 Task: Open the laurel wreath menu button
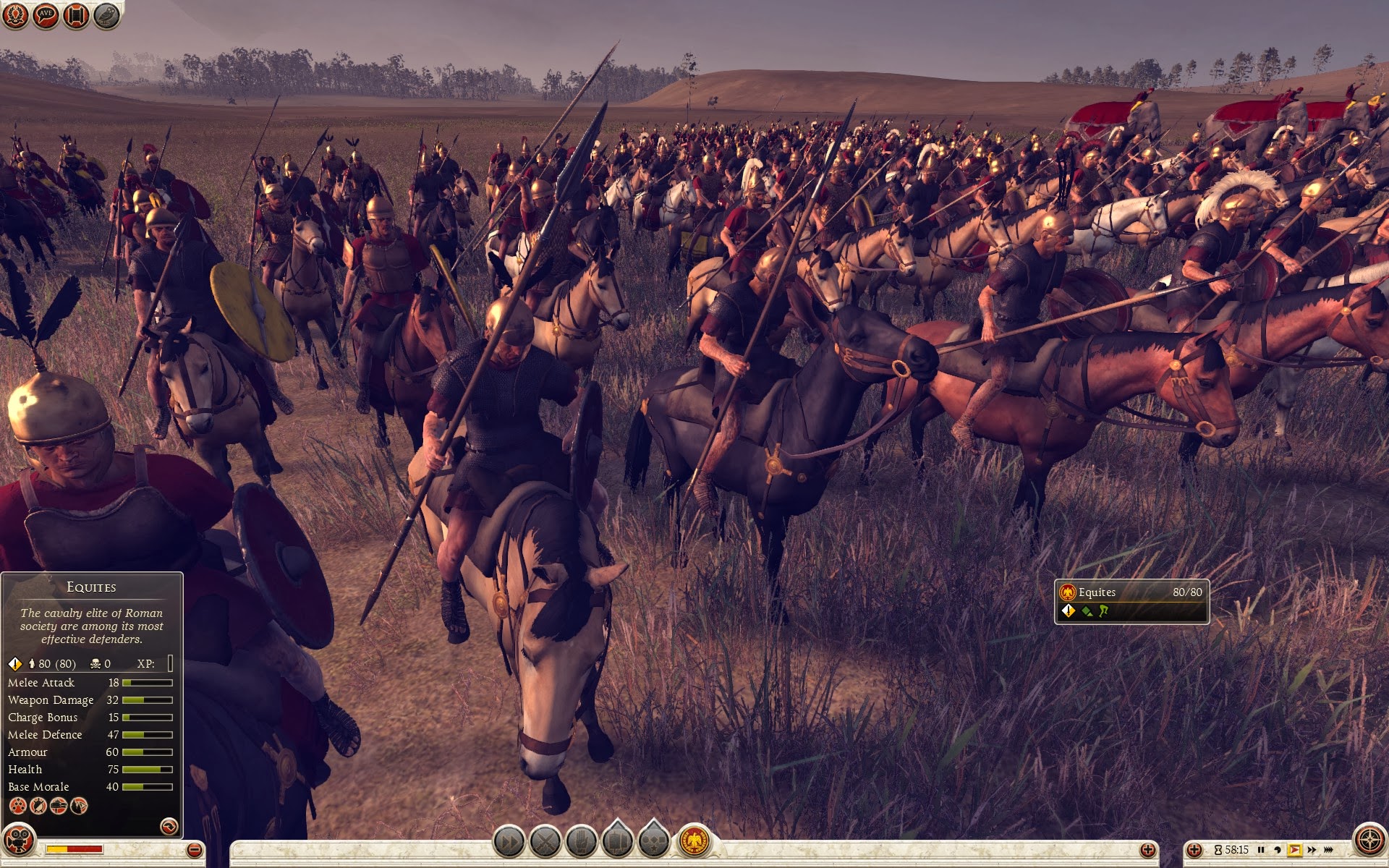tap(16, 15)
